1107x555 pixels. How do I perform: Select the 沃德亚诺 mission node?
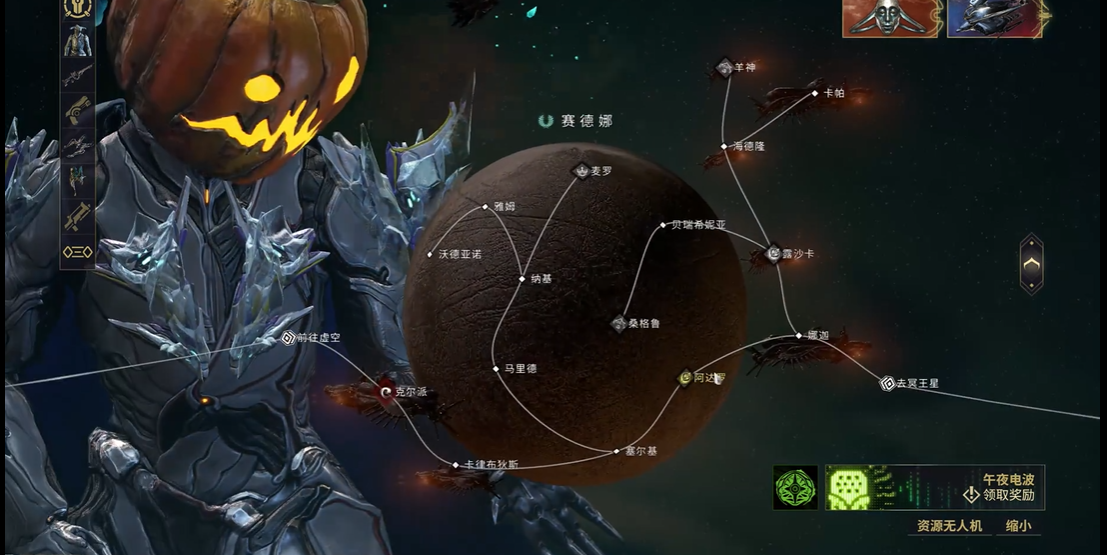point(430,255)
